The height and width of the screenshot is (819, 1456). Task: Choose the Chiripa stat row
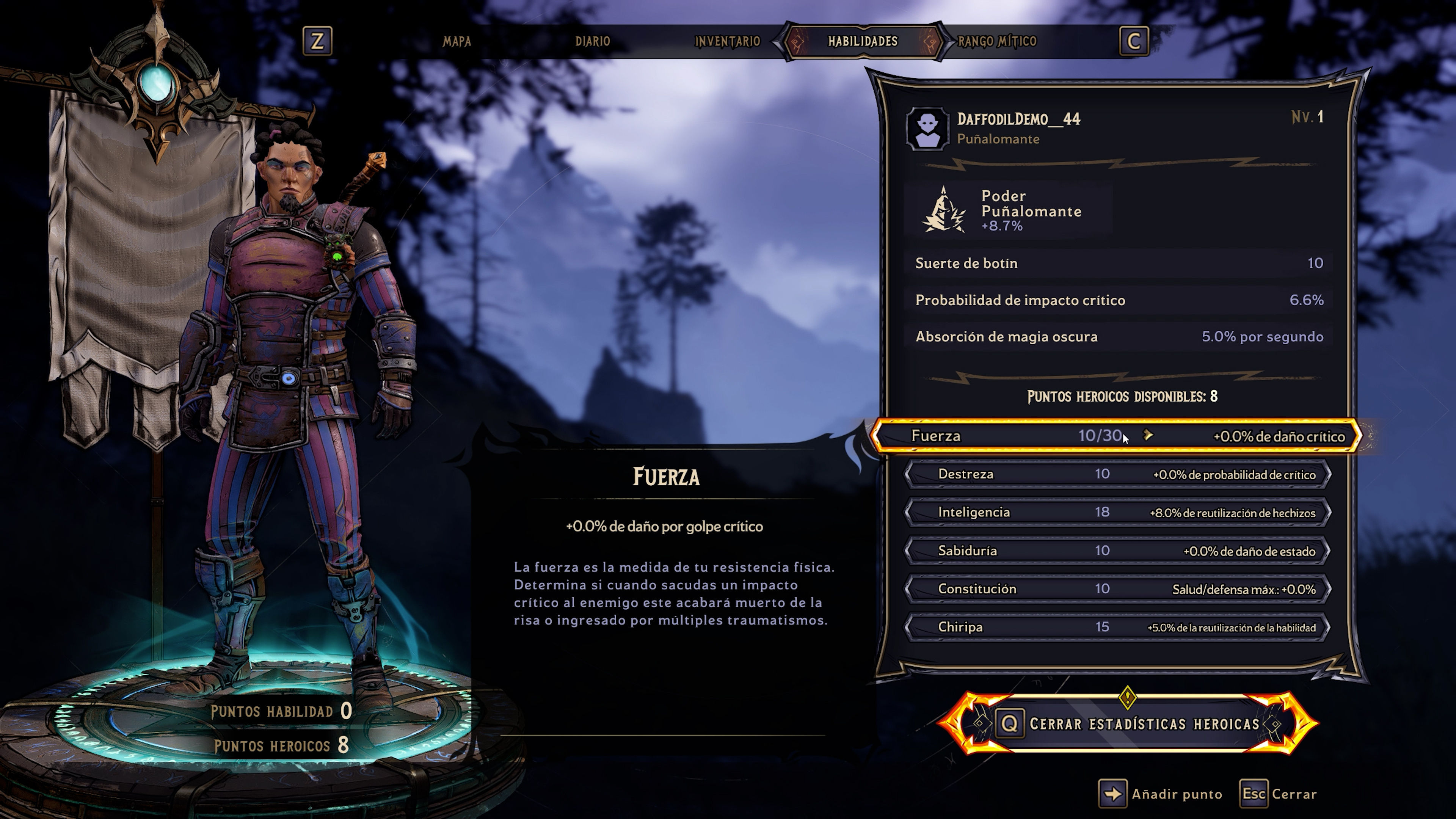point(1117,628)
